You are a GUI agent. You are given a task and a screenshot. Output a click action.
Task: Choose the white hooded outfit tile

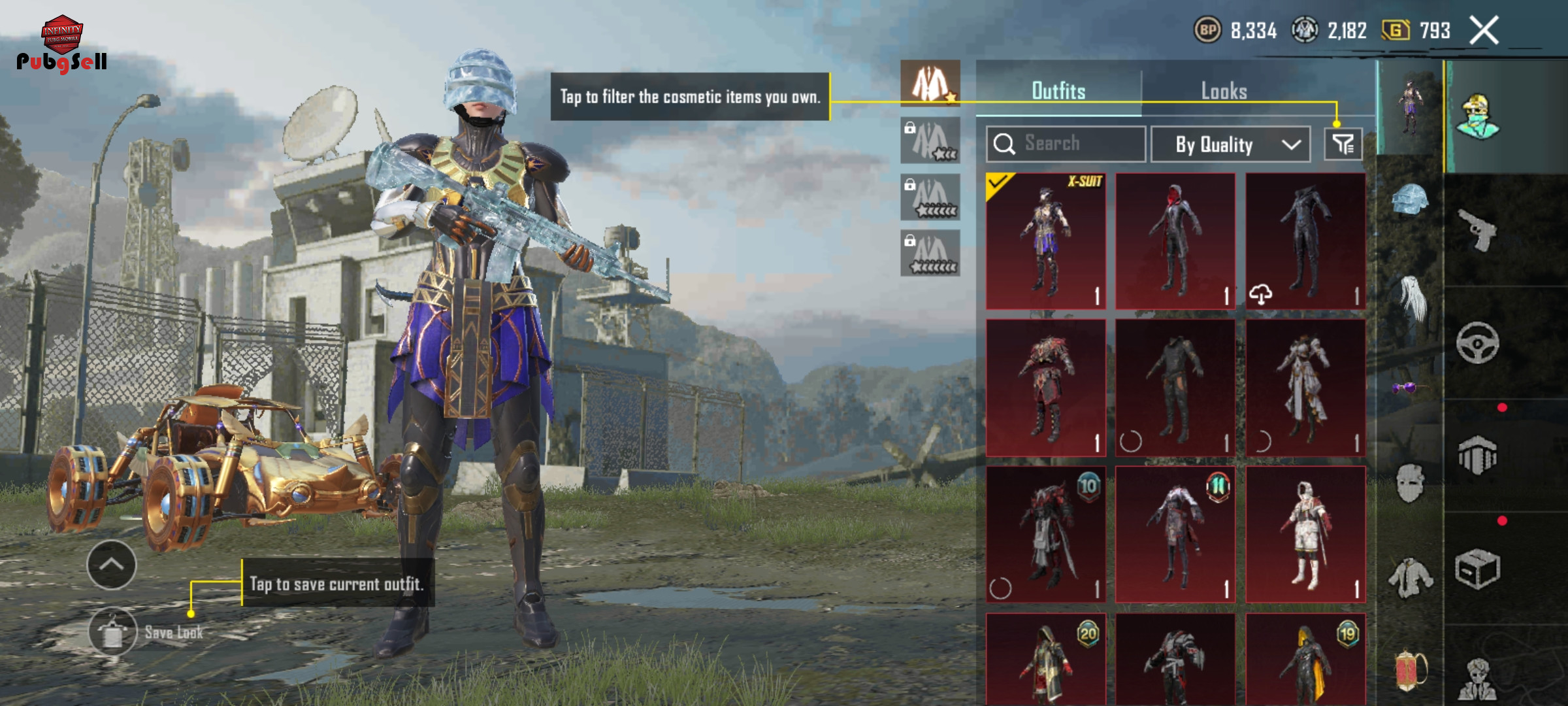pyautogui.click(x=1305, y=534)
